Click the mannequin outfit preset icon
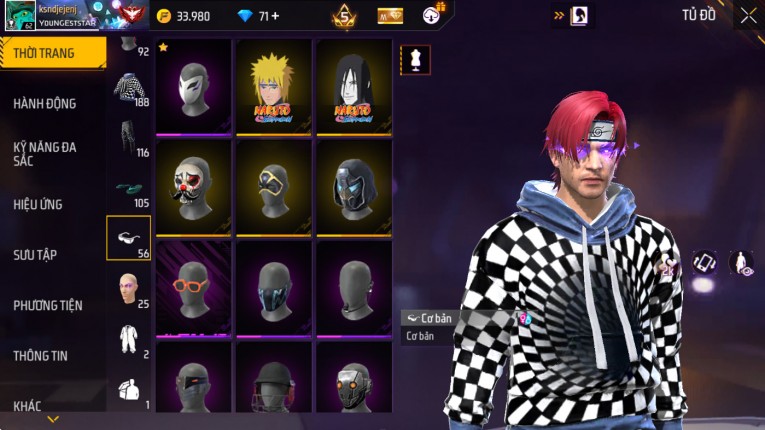Image resolution: width=765 pixels, height=430 pixels. tap(415, 60)
